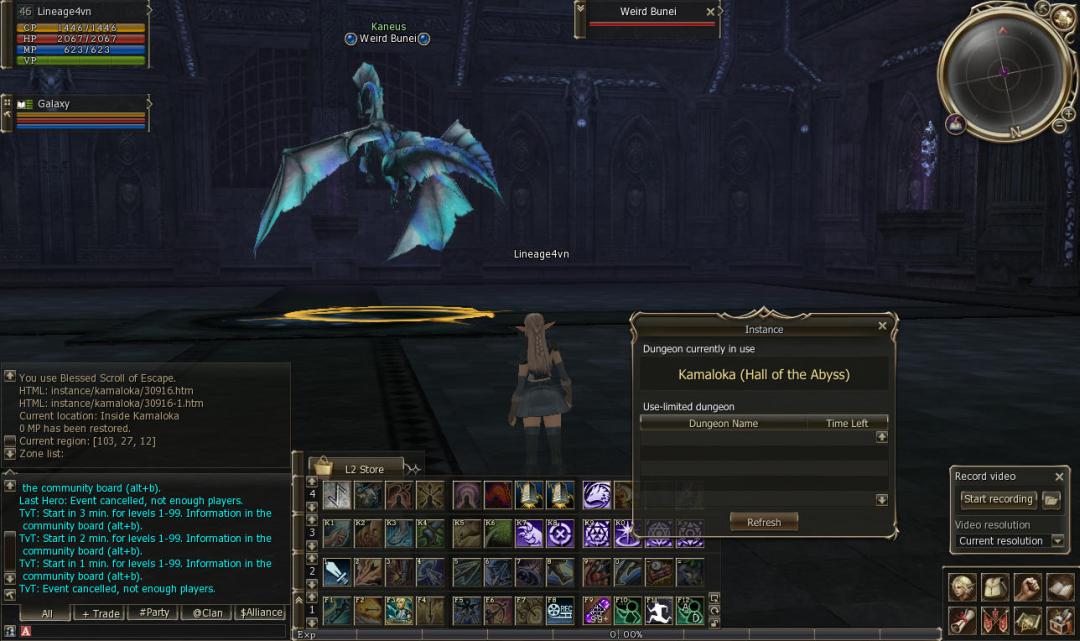Click the F8 REC film reel shortcut
The image size is (1080, 641).
point(559,610)
